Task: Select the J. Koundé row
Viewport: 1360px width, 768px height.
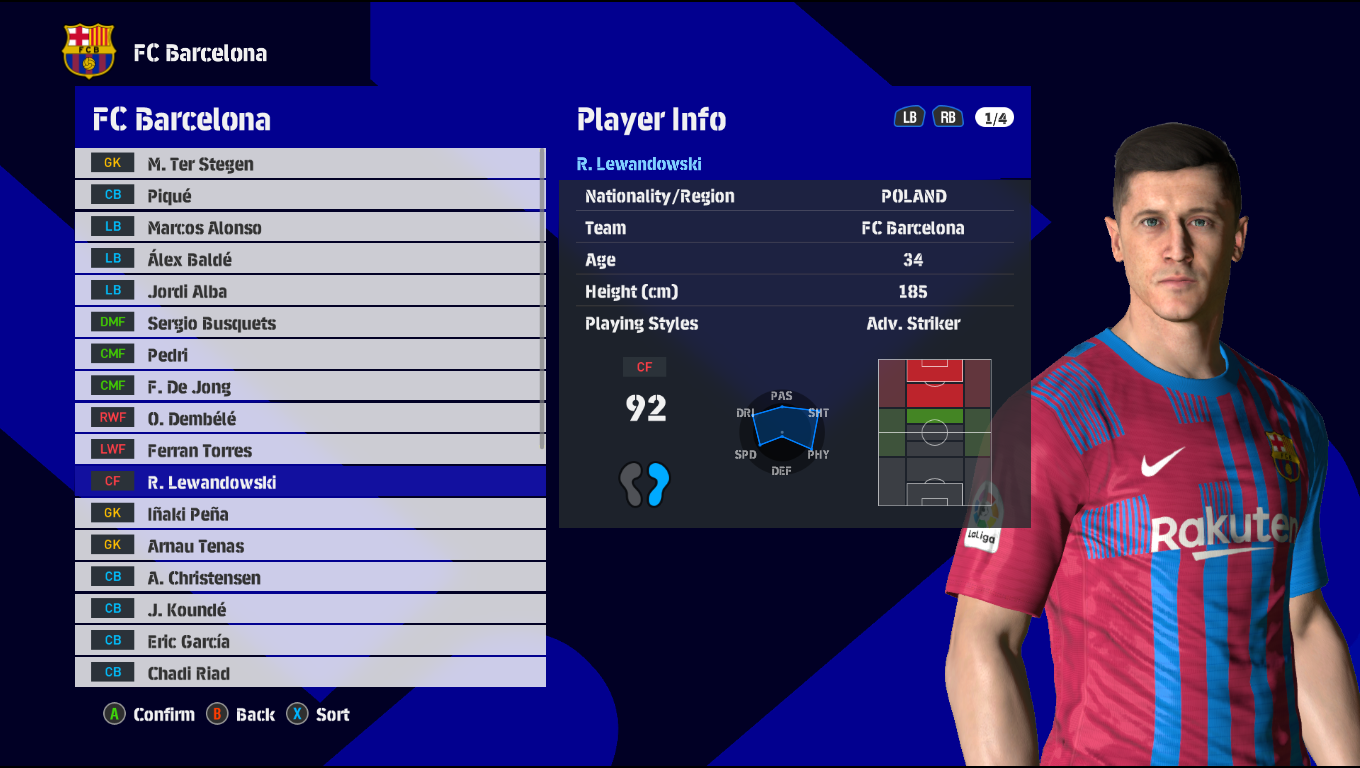Action: point(308,610)
